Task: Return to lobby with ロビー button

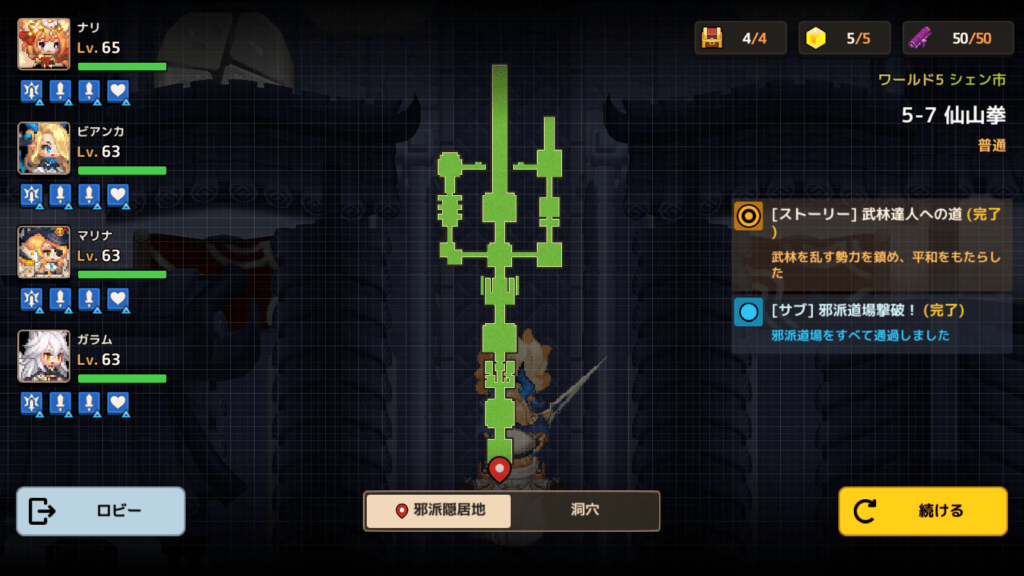Action: pyautogui.click(x=101, y=511)
